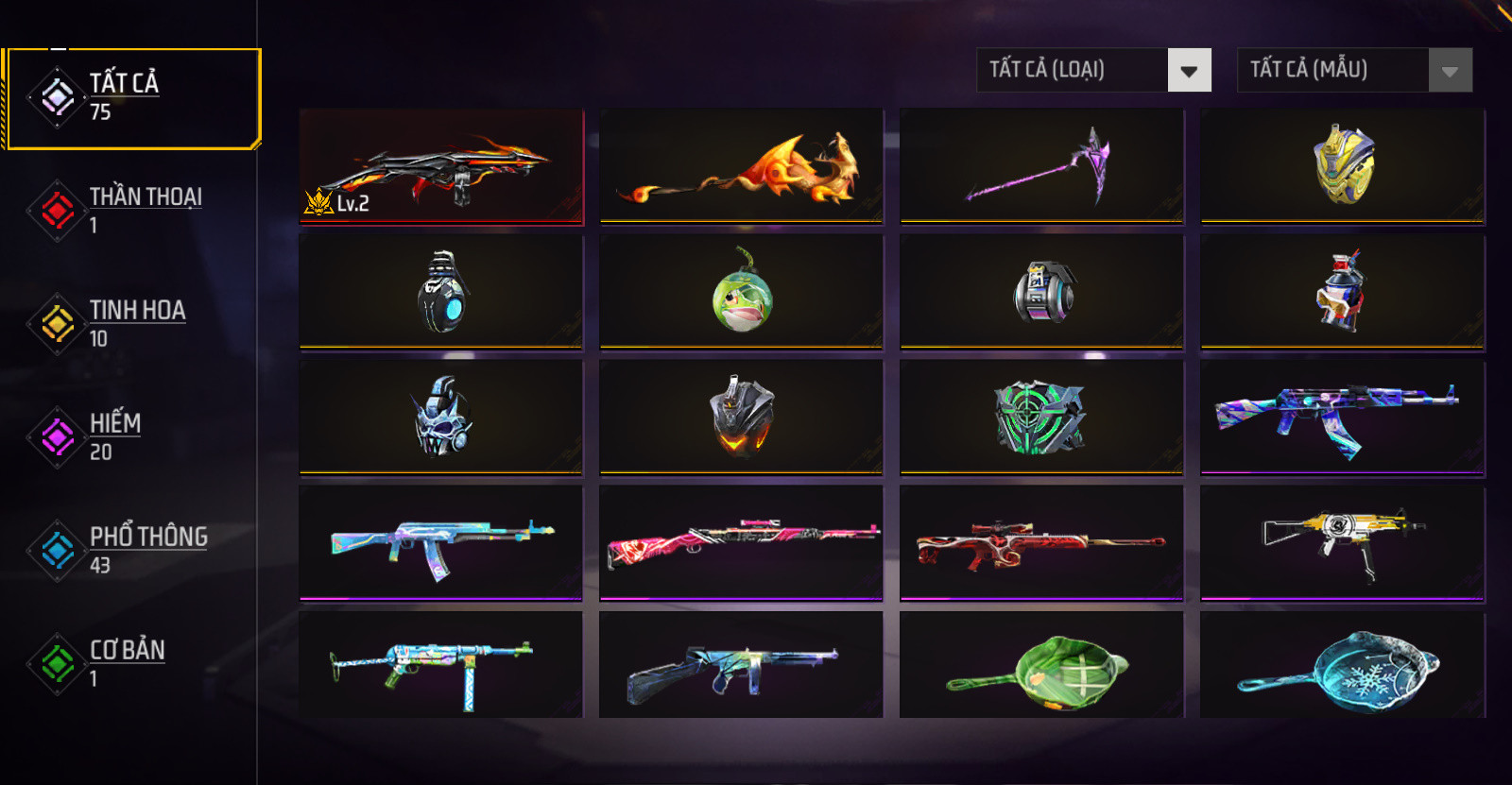The width and height of the screenshot is (1512, 785).
Task: Select the blue snowflake frying pan skin
Action: (x=1343, y=667)
